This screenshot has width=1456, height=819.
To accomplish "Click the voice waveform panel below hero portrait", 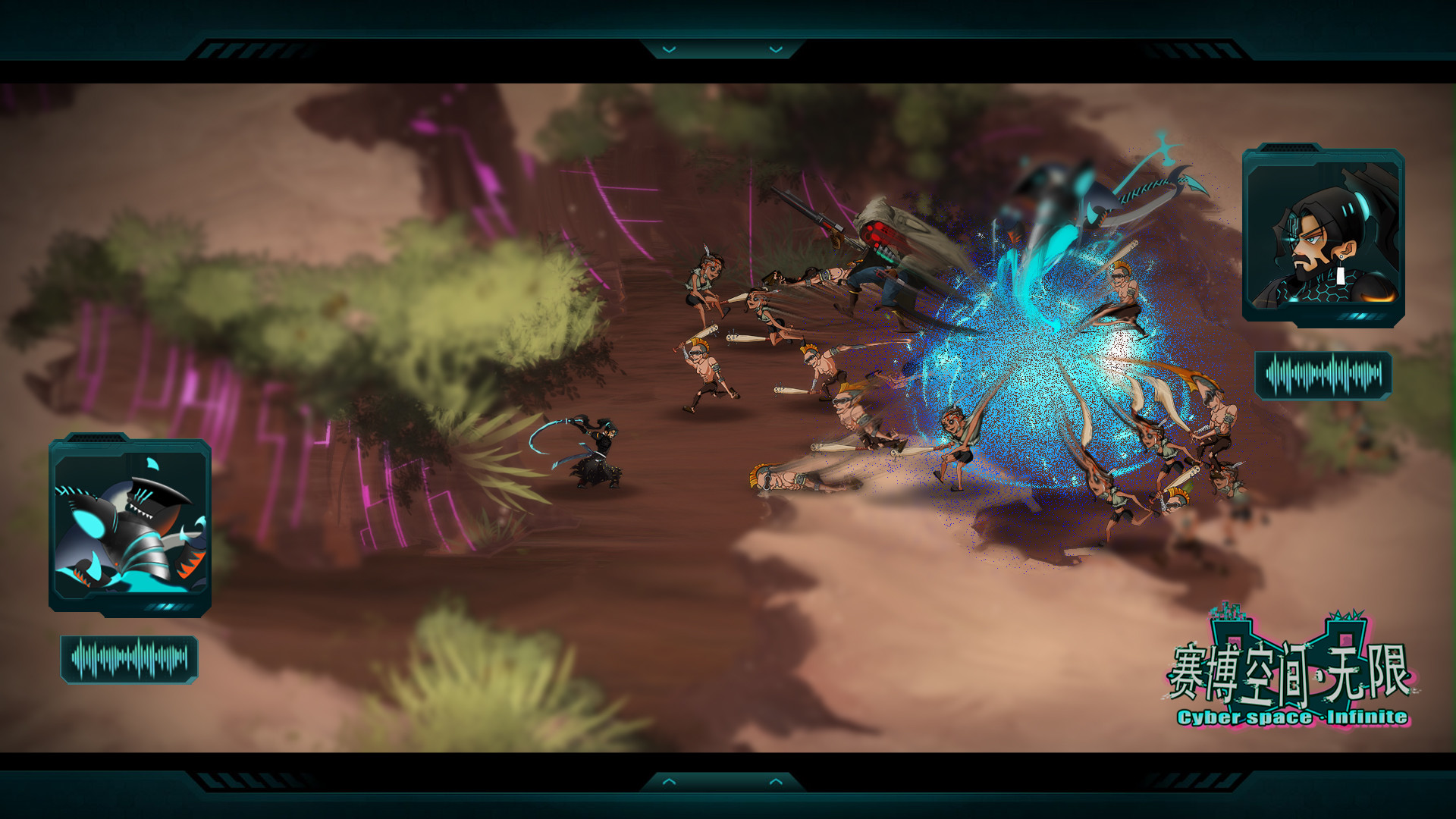I will (x=1323, y=372).
